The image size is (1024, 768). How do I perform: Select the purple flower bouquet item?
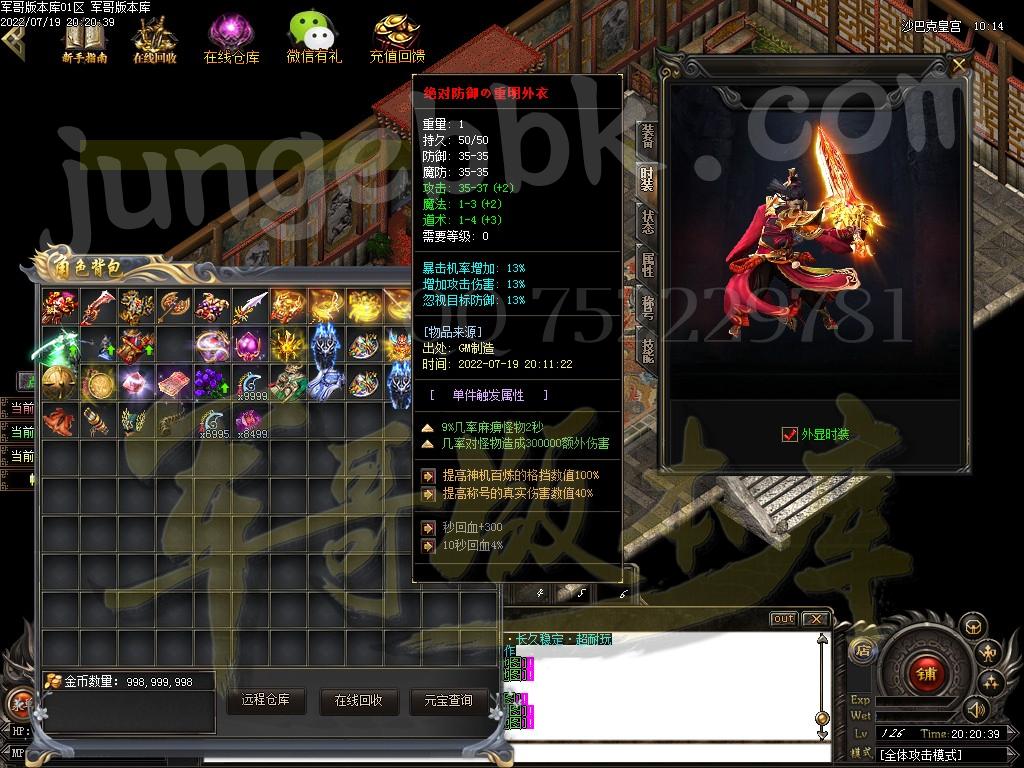click(x=212, y=382)
